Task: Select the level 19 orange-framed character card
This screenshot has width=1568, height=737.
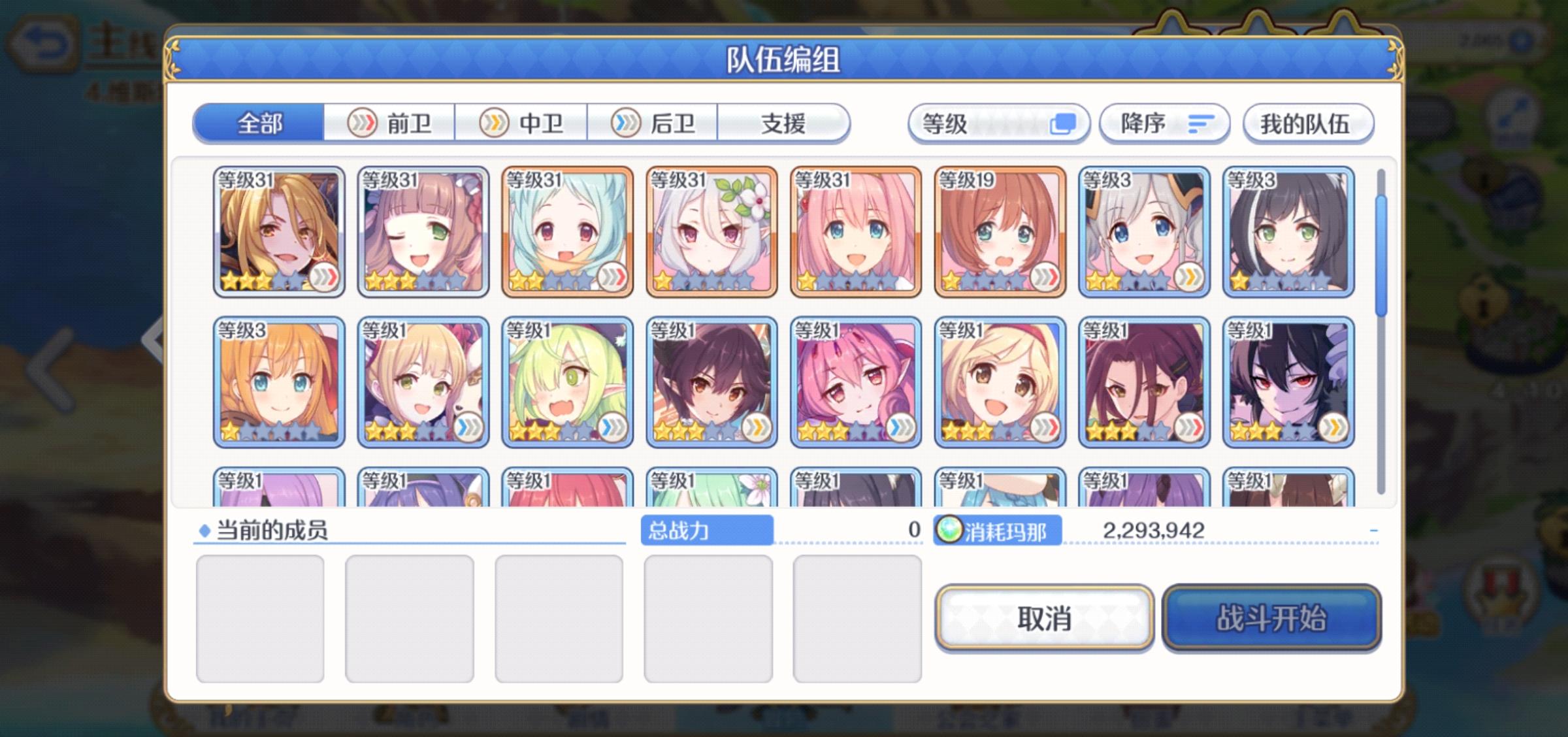Action: tap(998, 232)
